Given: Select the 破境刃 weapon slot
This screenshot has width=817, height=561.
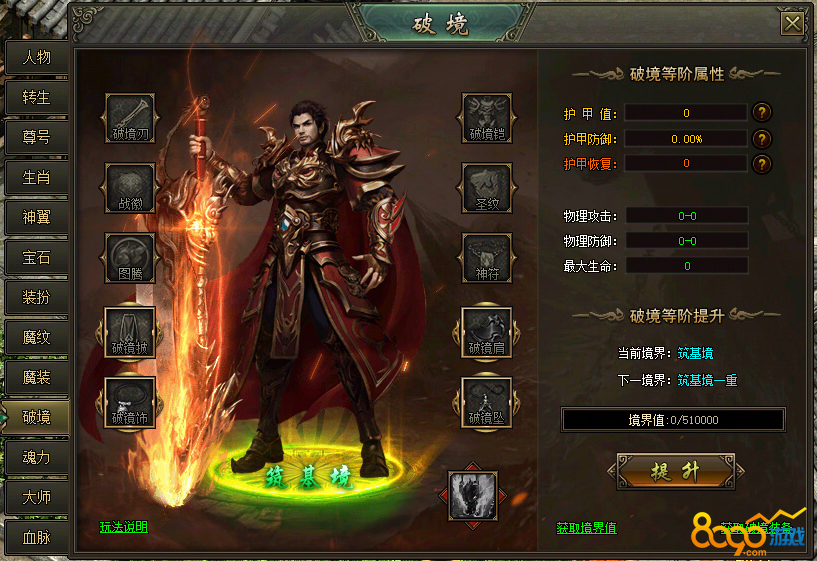Looking at the screenshot, I should 131,119.
